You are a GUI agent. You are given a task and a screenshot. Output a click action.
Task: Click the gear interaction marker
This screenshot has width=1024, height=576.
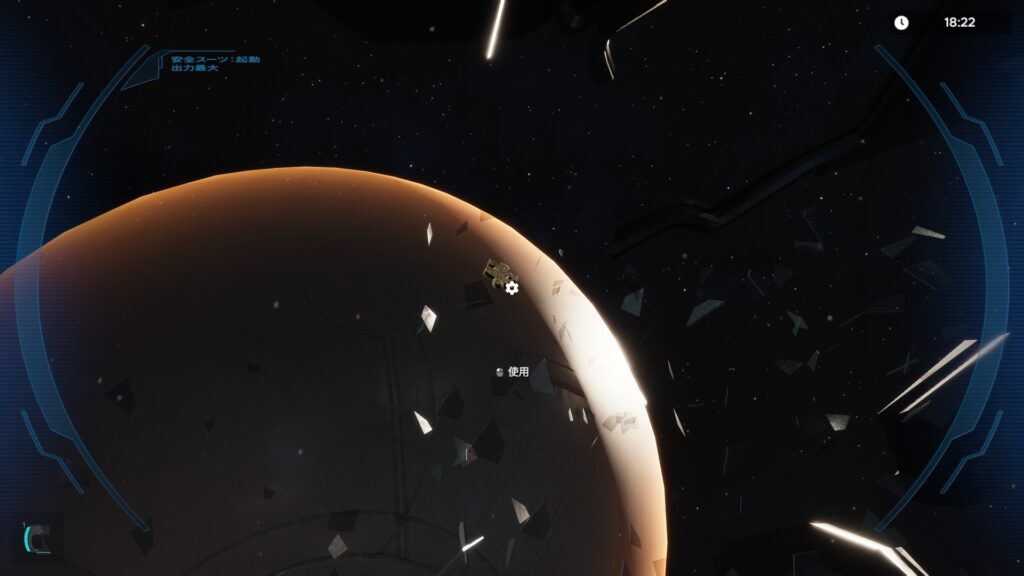click(x=512, y=288)
